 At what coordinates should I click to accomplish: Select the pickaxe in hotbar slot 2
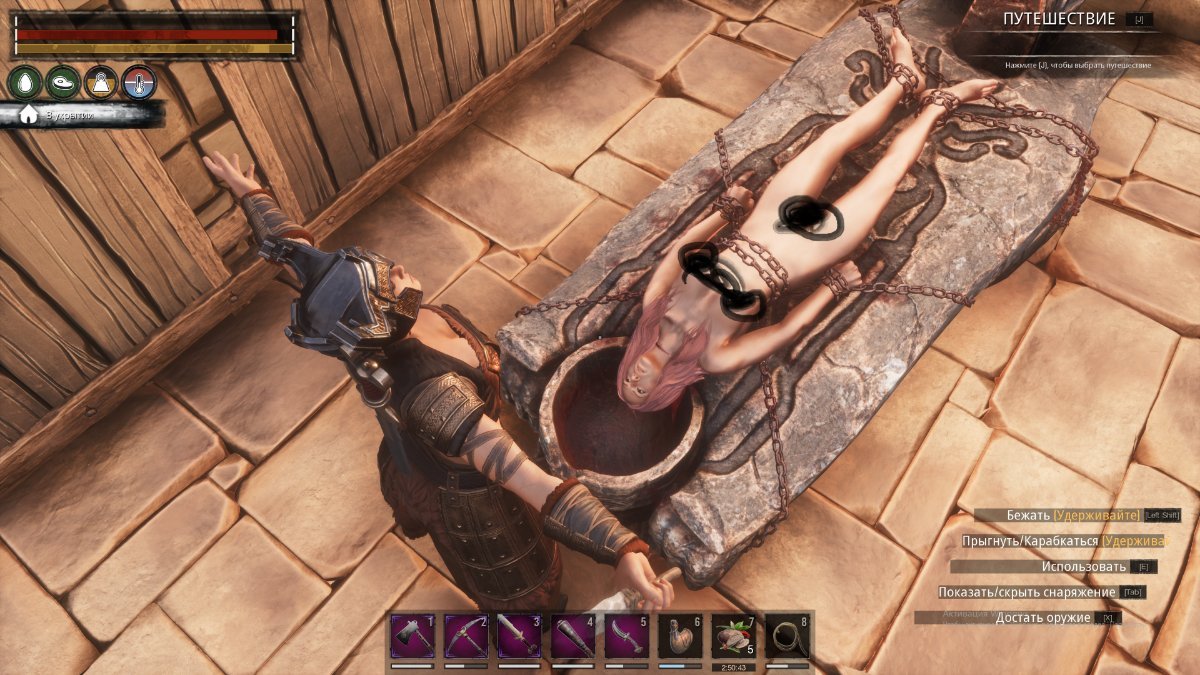point(466,636)
